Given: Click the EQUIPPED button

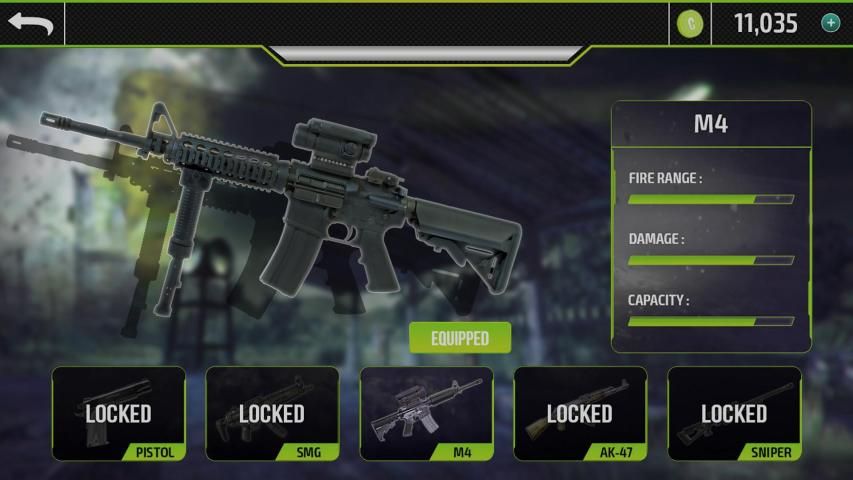Looking at the screenshot, I should pos(460,338).
